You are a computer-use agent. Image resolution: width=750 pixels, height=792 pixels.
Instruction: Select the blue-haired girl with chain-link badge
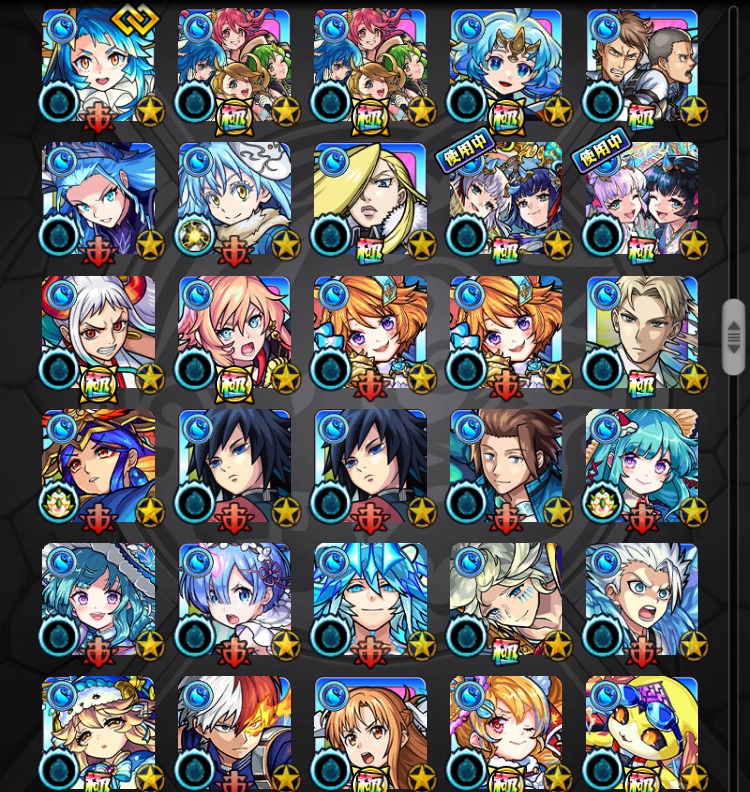[98, 66]
